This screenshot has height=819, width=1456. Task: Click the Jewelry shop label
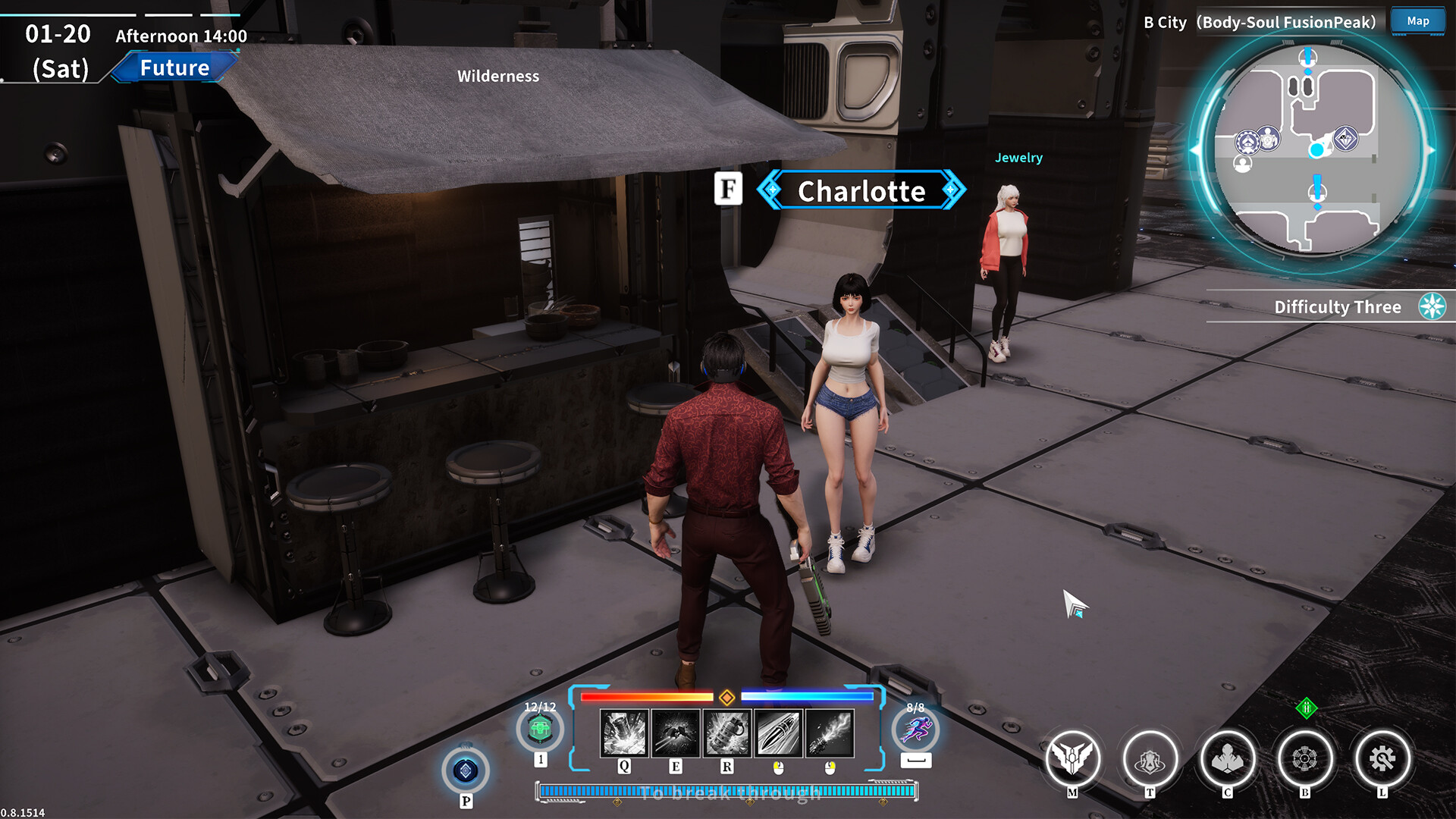point(1018,158)
